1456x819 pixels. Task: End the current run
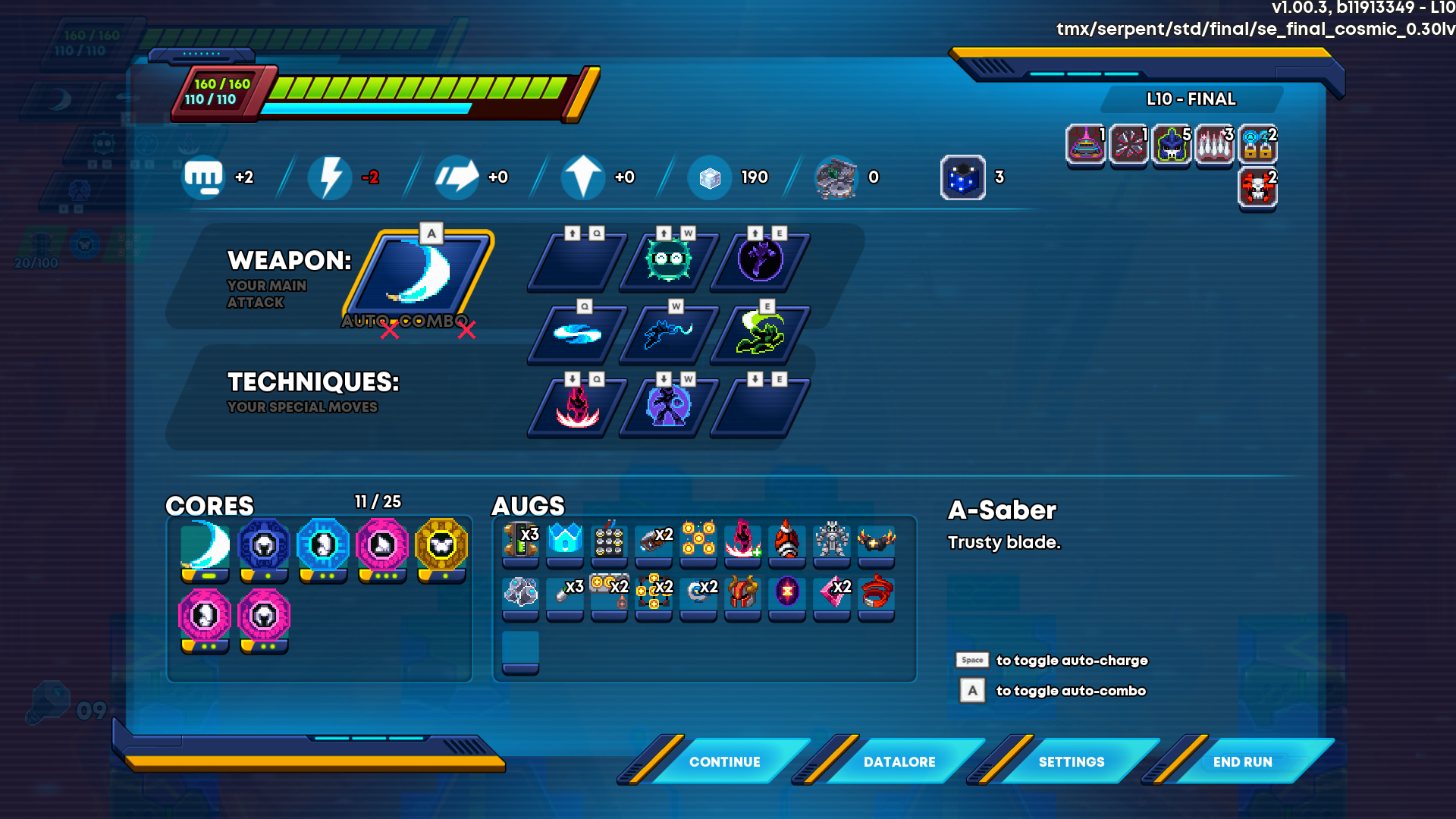(1242, 761)
